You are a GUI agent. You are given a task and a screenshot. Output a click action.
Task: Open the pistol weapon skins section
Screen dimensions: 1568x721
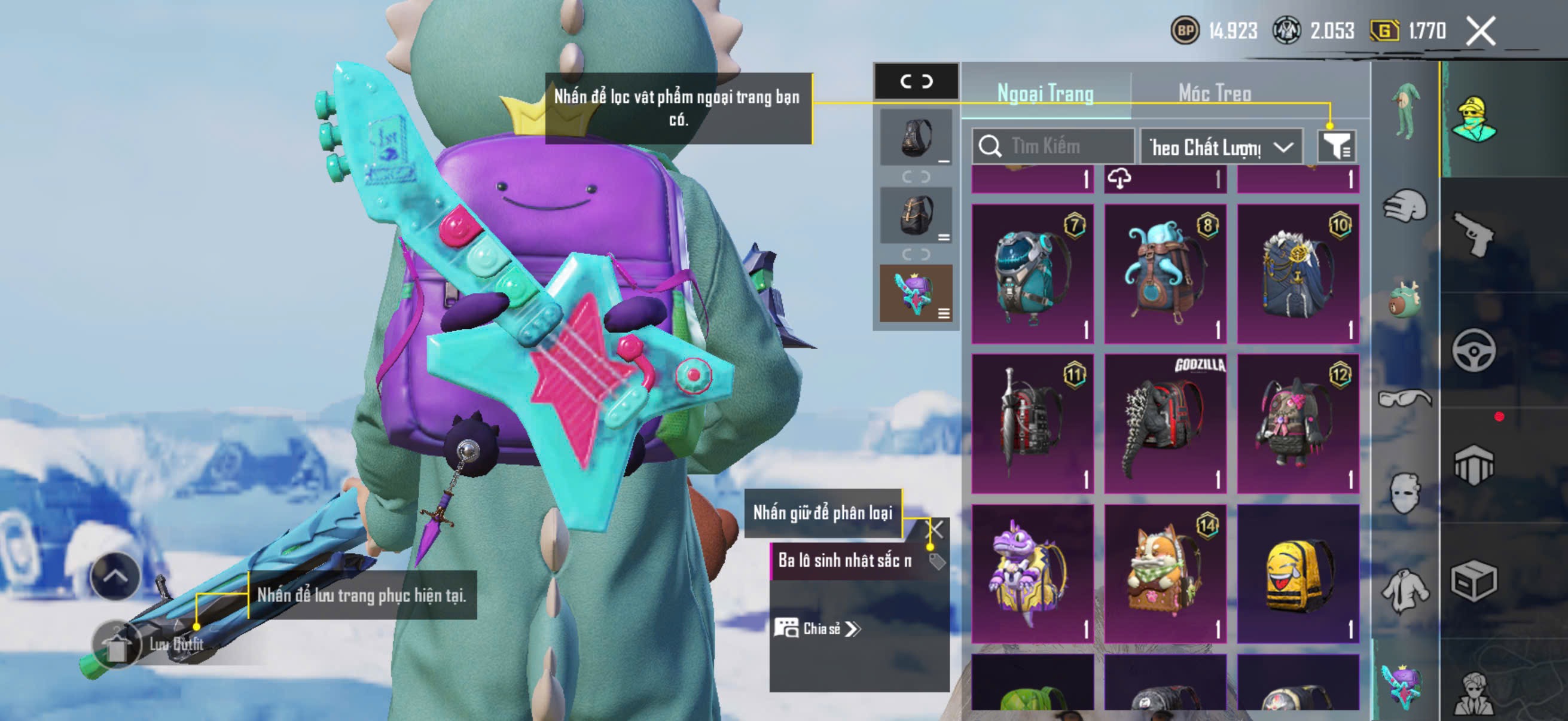click(x=1473, y=234)
